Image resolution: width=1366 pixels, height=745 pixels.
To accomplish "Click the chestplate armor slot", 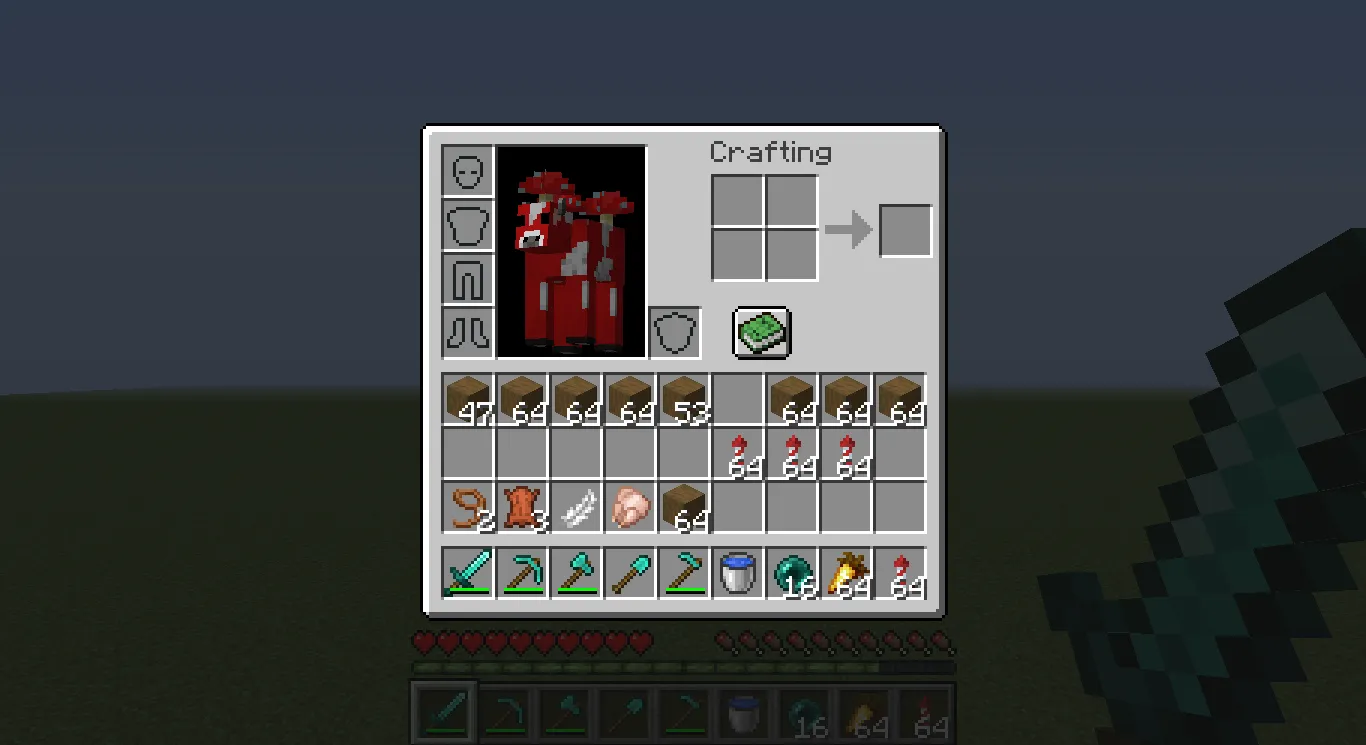I will click(x=466, y=225).
